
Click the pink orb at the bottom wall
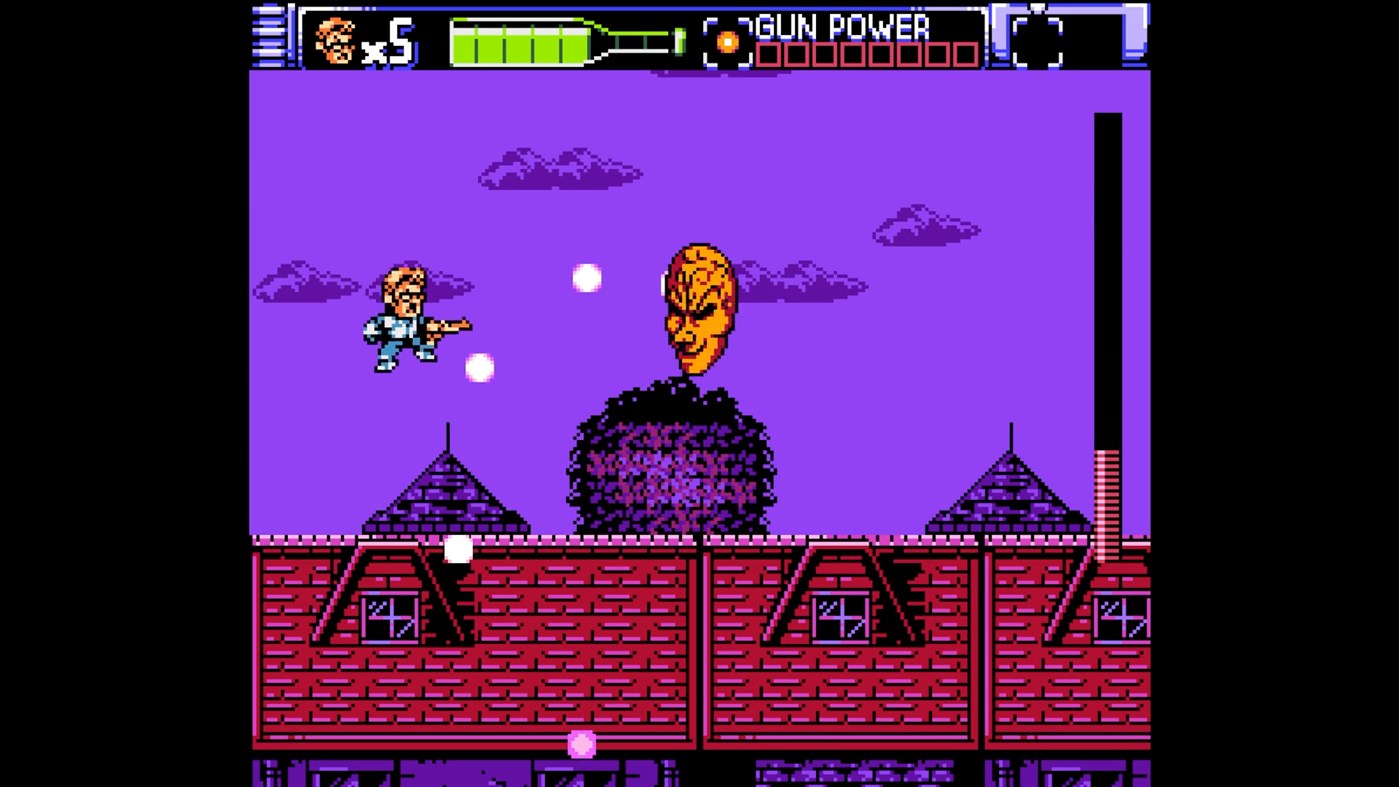click(x=579, y=744)
